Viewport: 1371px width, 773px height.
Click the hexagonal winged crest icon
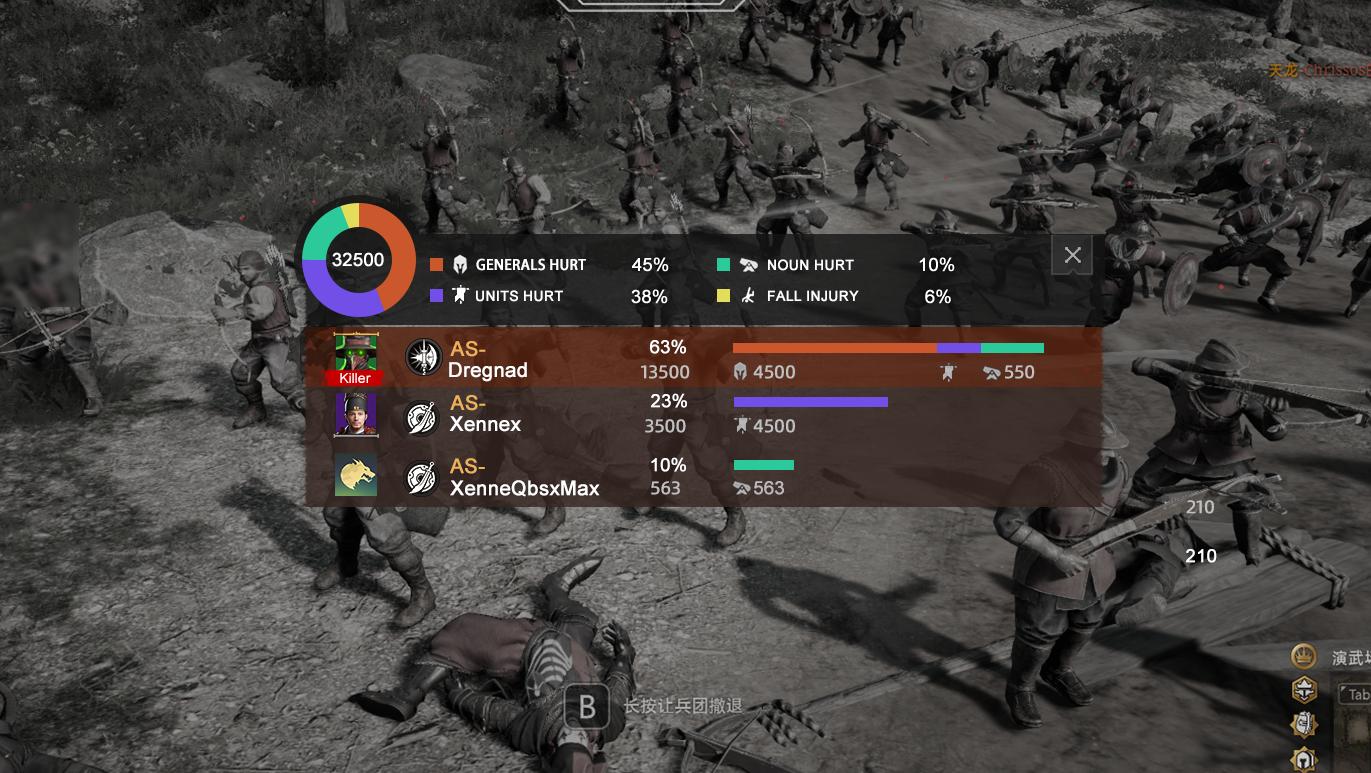(1303, 690)
